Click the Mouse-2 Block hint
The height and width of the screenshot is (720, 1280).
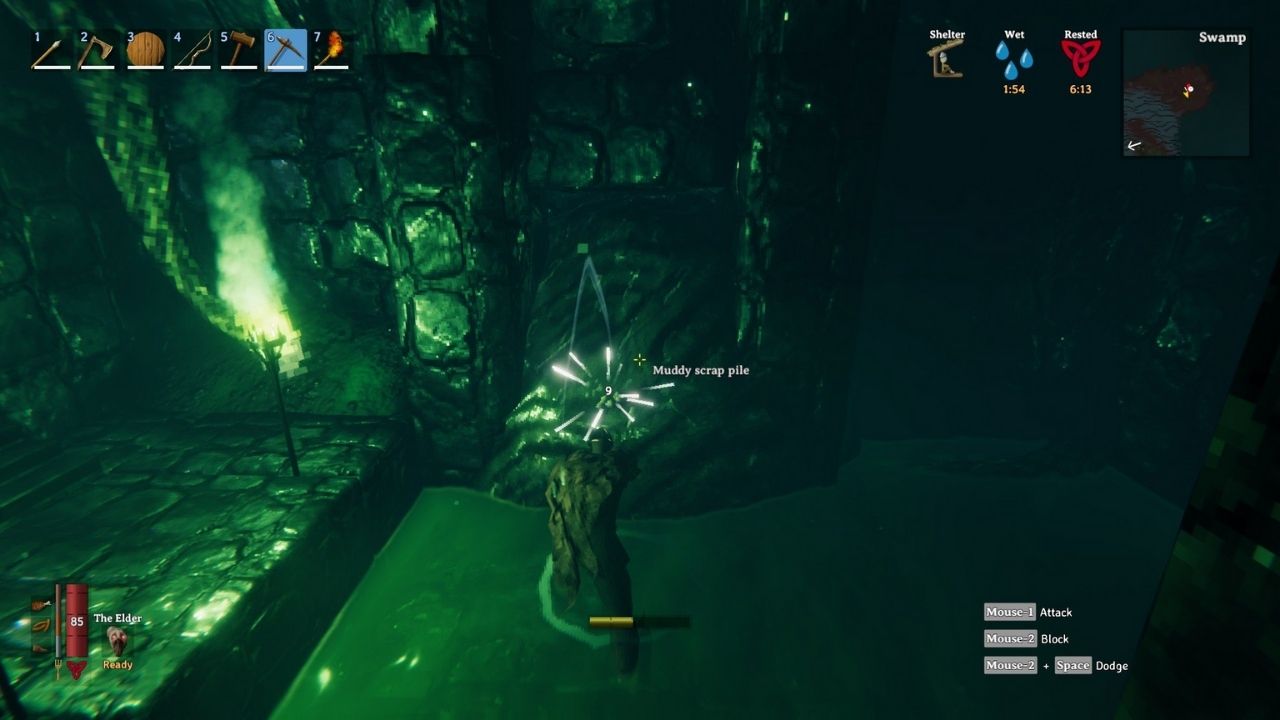tap(1027, 638)
